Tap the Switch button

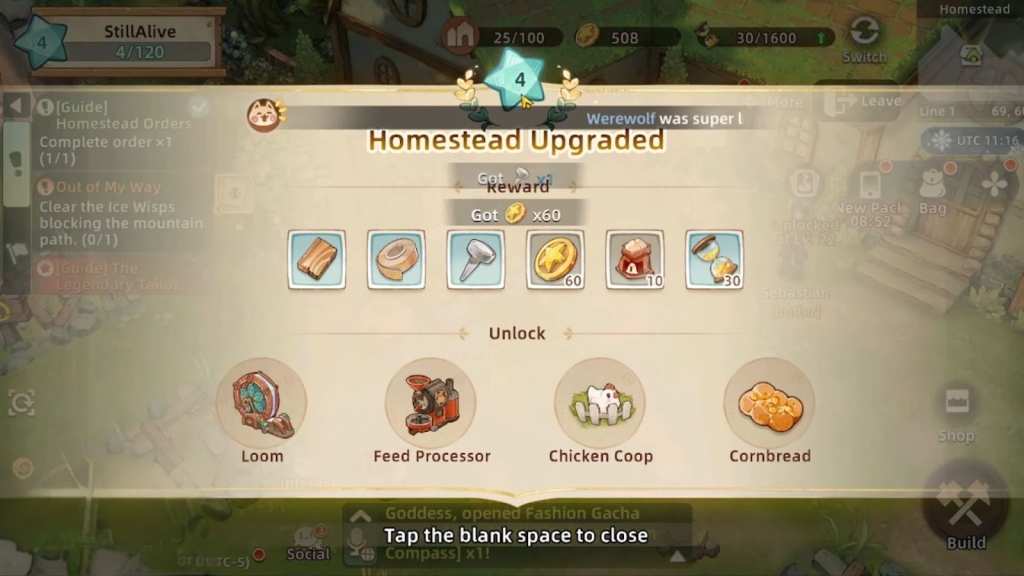tap(864, 38)
